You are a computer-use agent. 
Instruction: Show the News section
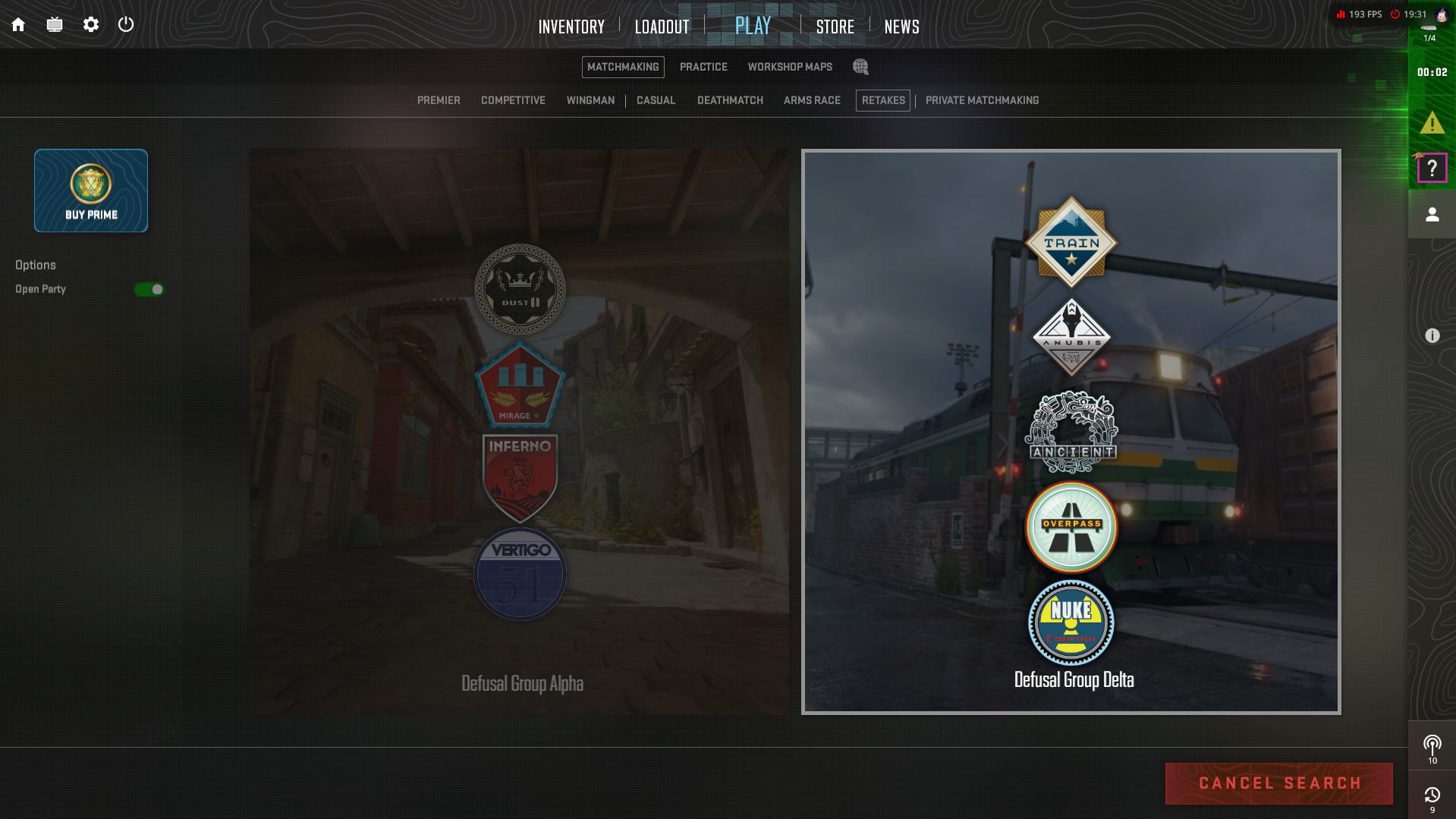pos(901,27)
